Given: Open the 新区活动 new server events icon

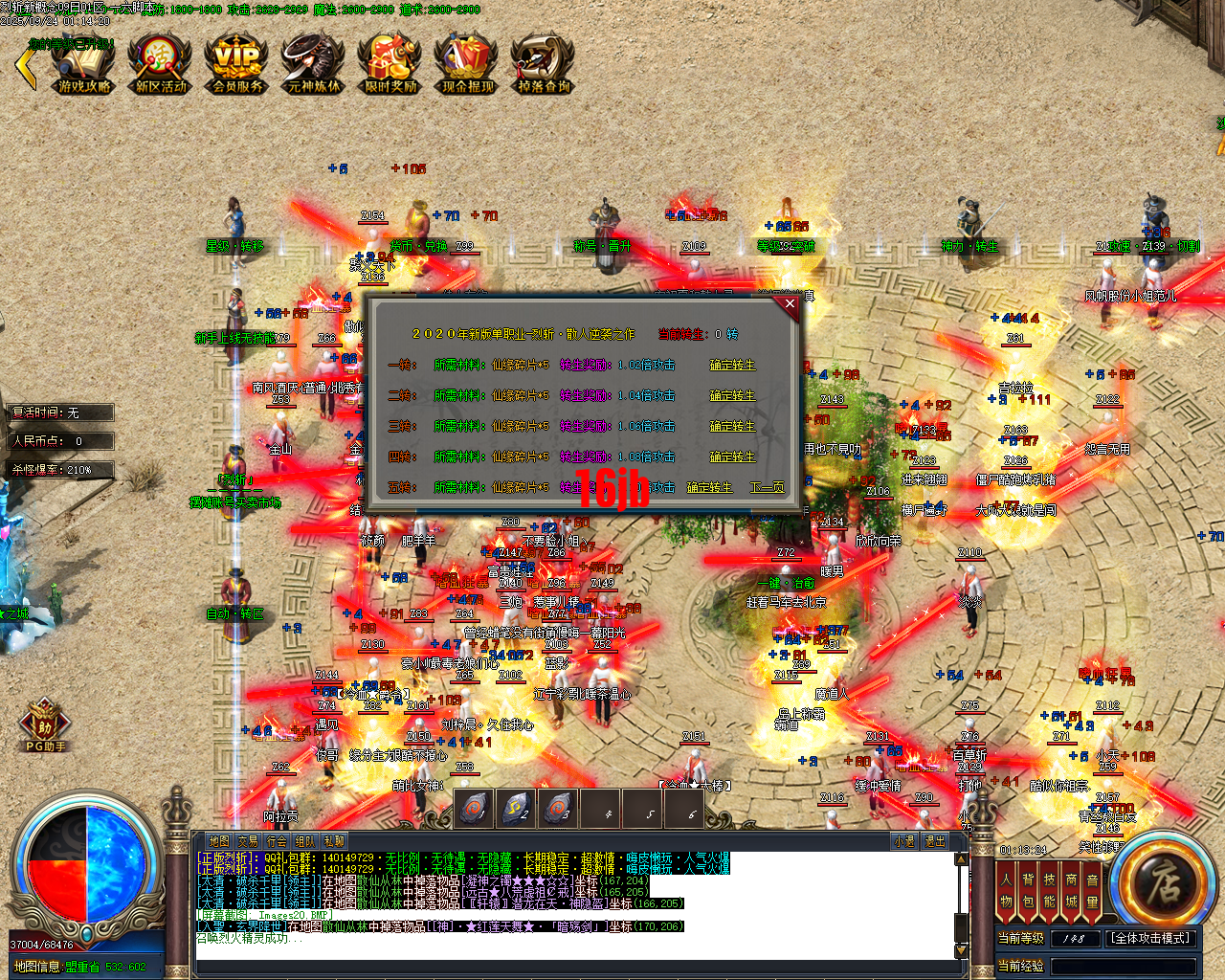Looking at the screenshot, I should point(159,63).
